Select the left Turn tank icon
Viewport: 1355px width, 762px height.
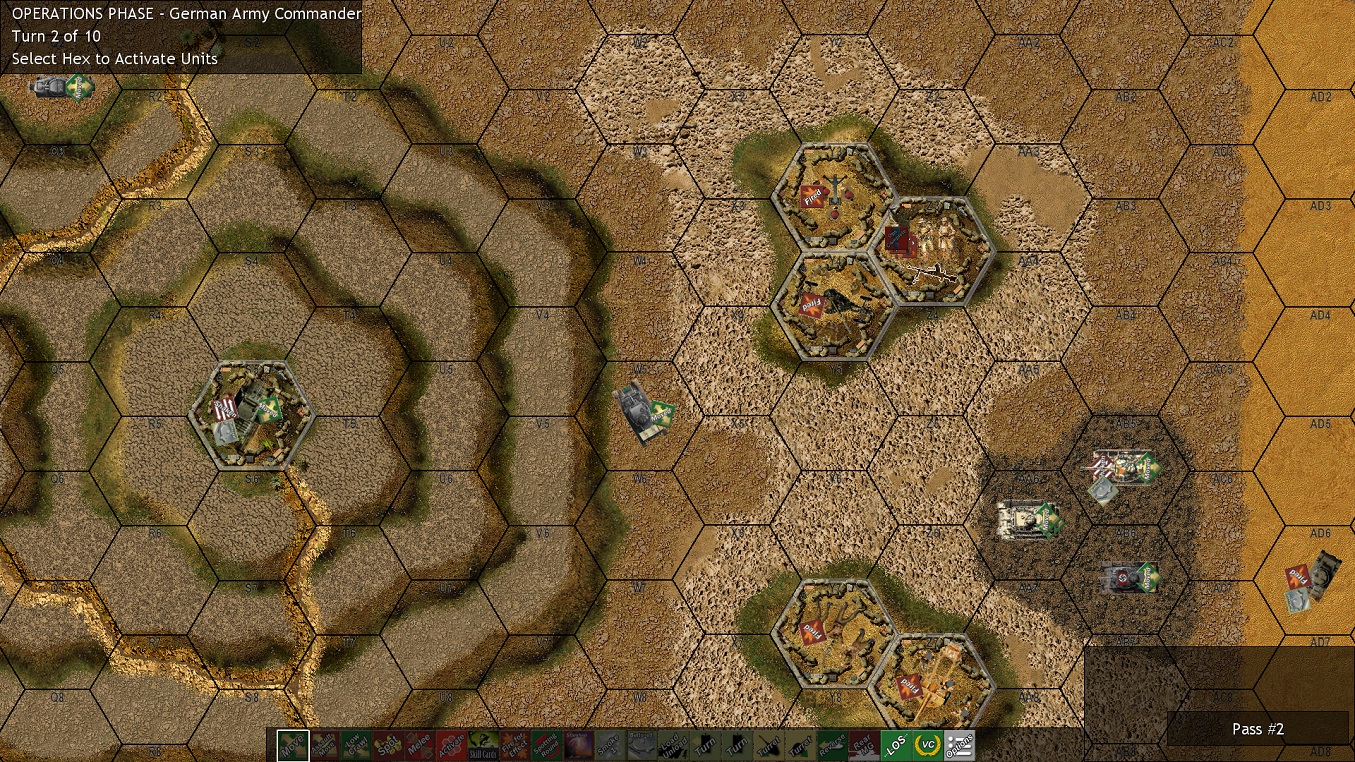pyautogui.click(x=705, y=745)
